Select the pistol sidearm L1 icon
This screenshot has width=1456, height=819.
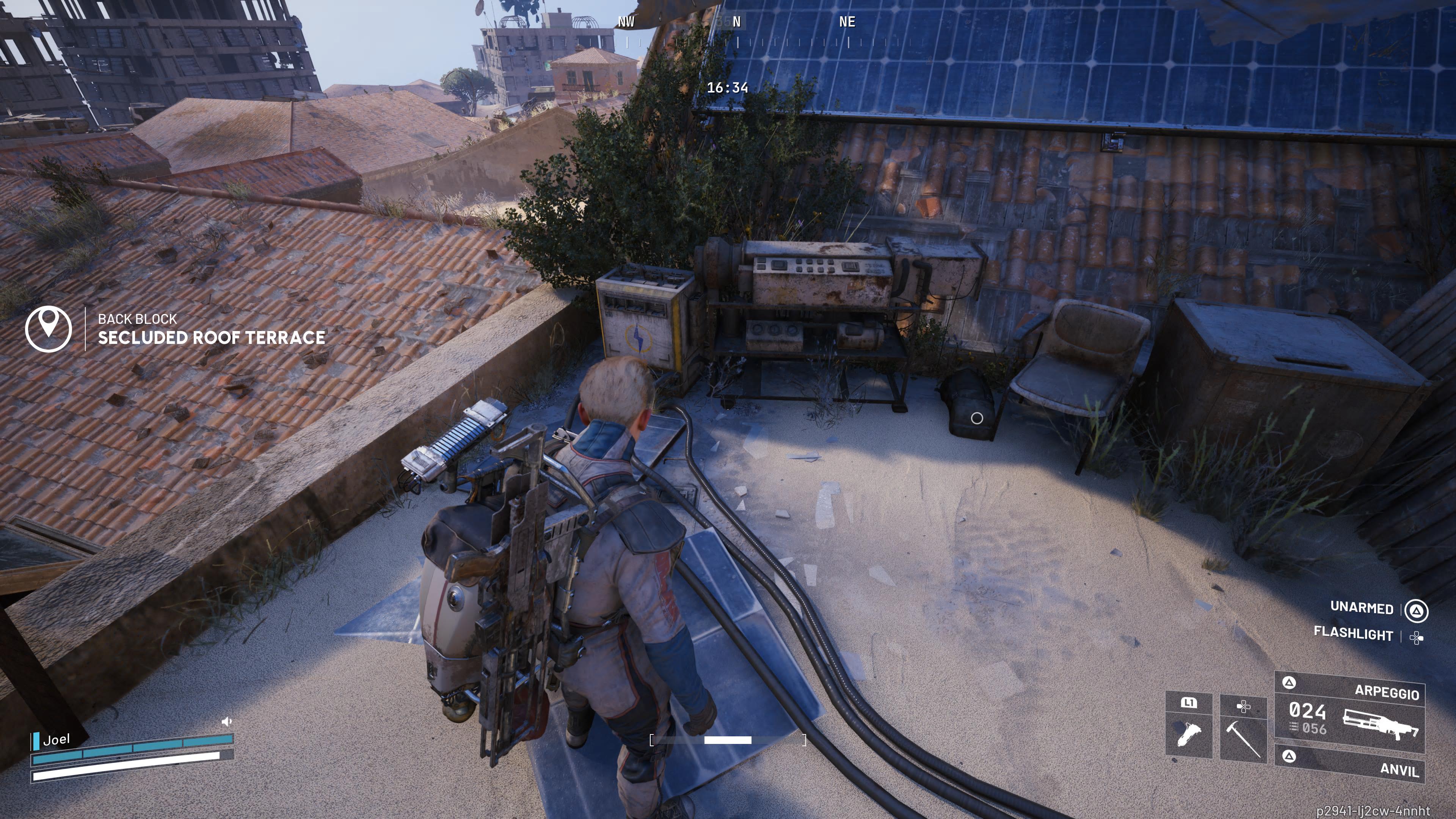(1189, 734)
